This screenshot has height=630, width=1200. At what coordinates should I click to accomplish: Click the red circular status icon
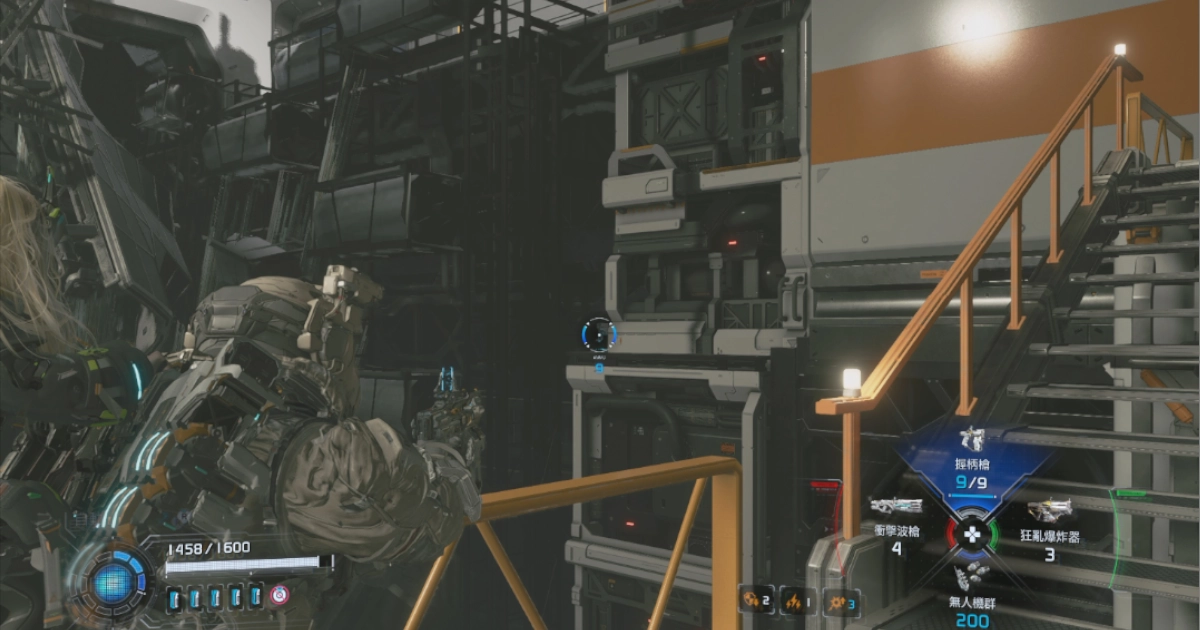[279, 596]
